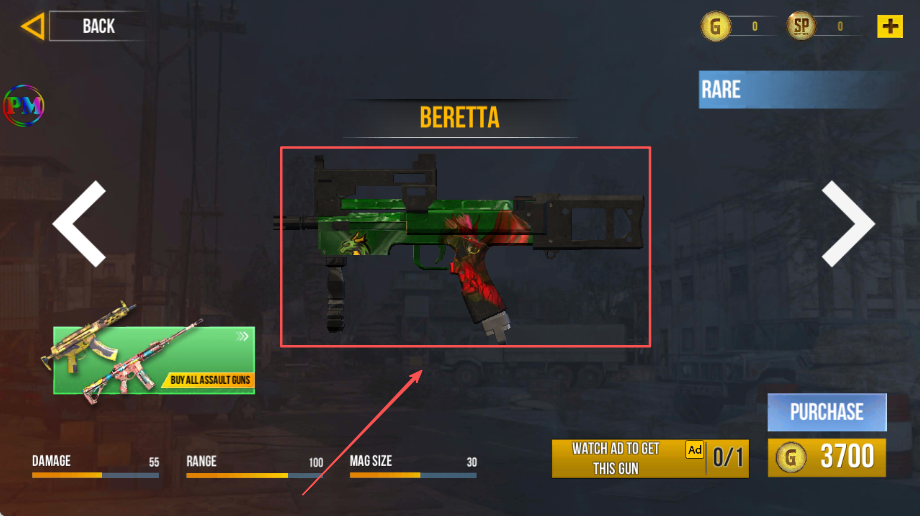Add more currency with the plus button
Viewport: 920px width, 516px height.
pos(889,27)
